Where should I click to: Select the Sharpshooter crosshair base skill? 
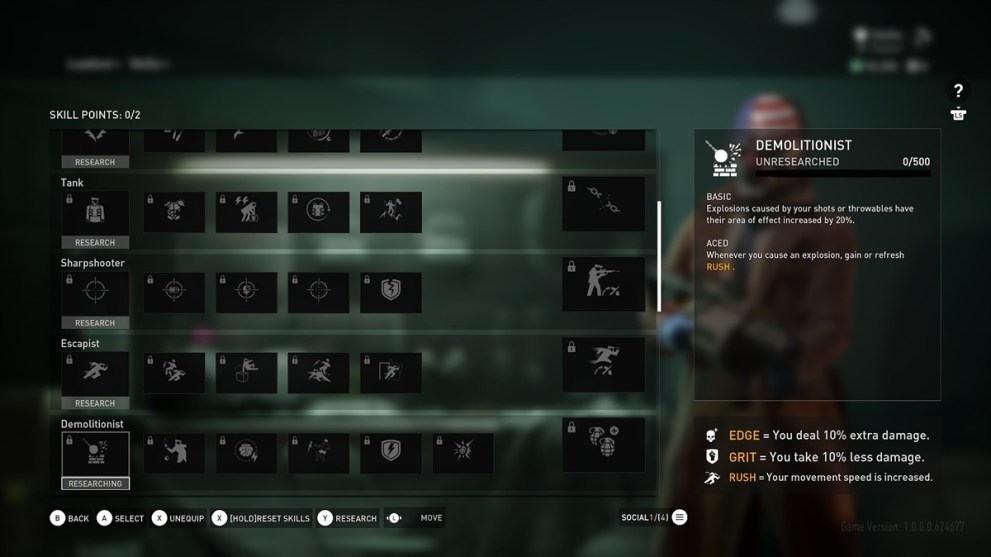(x=95, y=292)
